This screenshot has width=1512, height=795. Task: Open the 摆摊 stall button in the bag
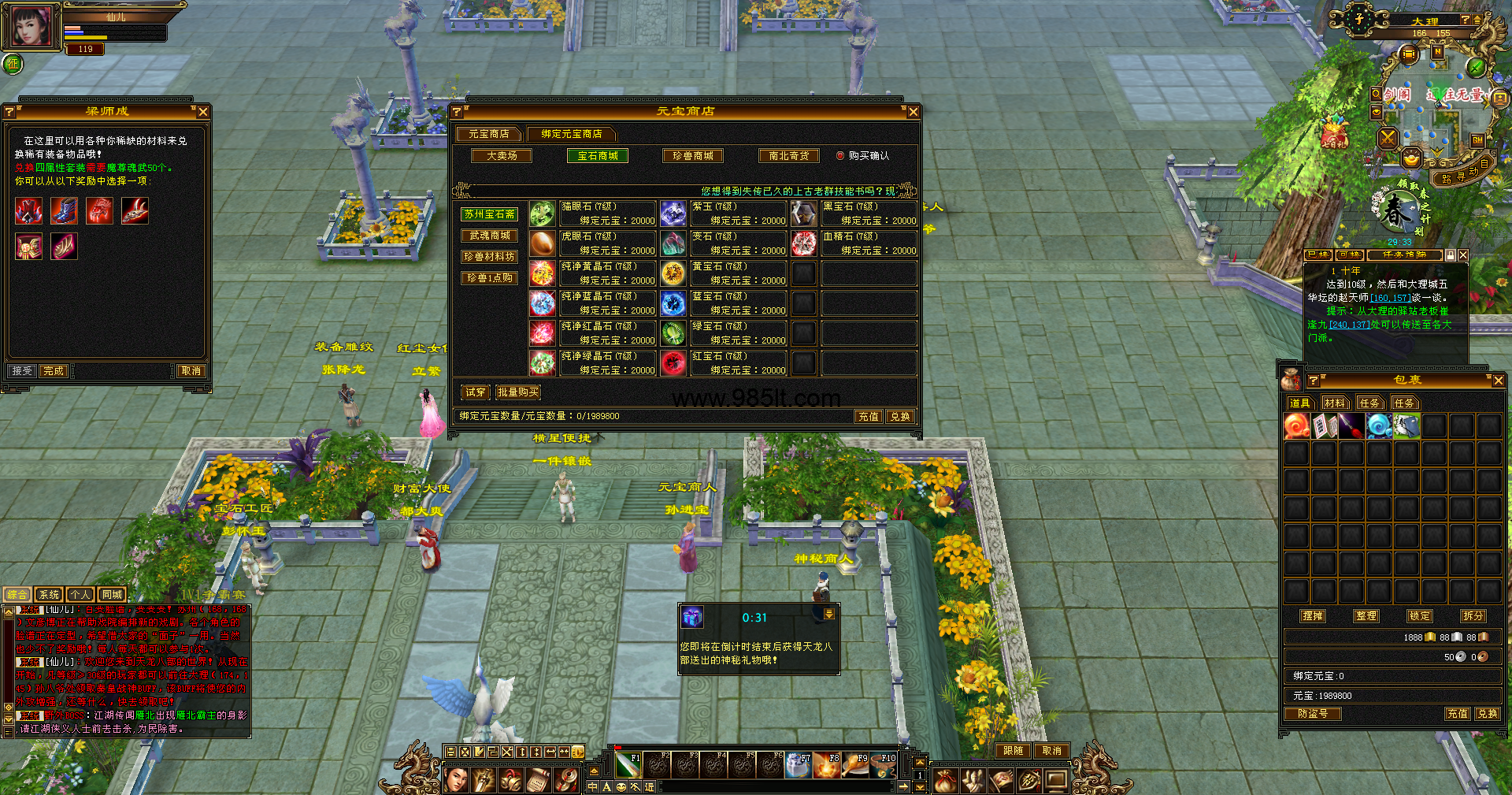click(x=1313, y=616)
